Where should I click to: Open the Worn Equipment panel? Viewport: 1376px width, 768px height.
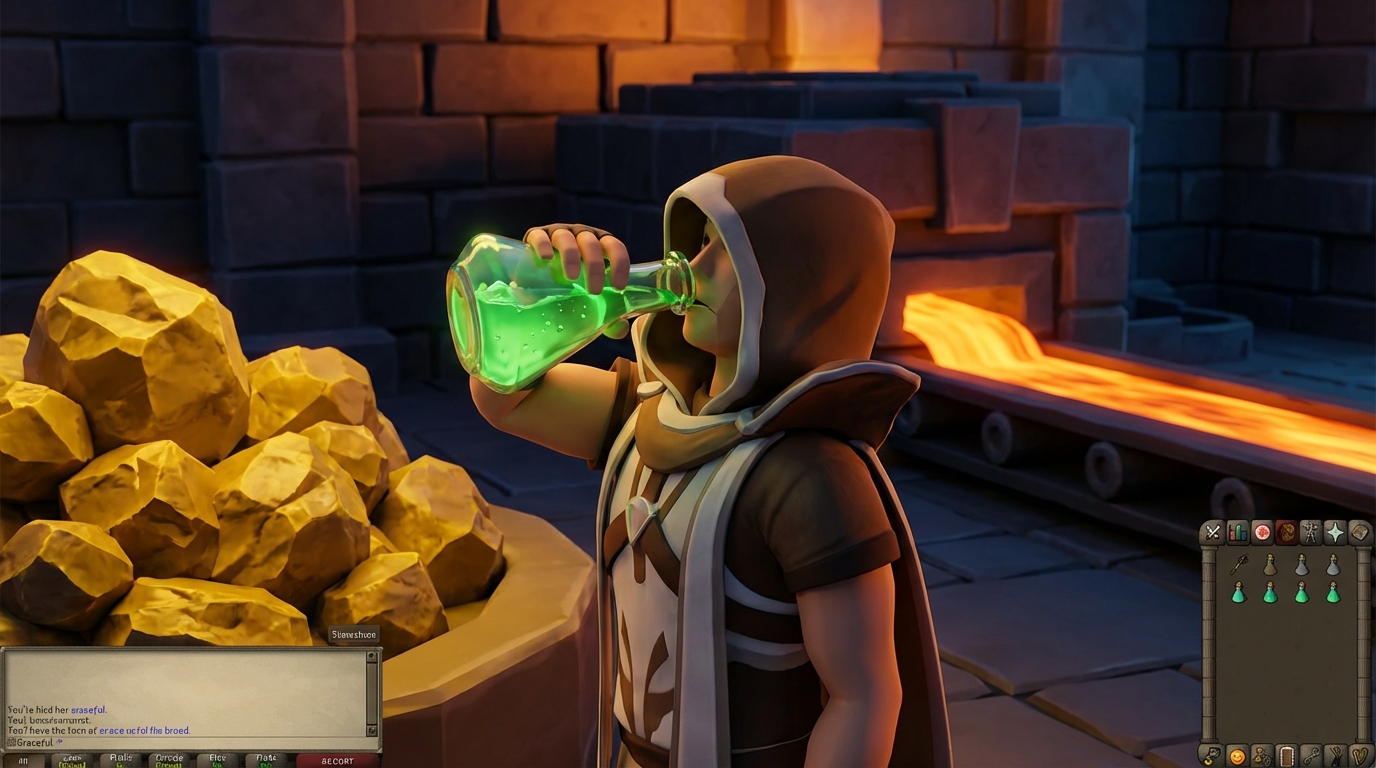[1313, 531]
